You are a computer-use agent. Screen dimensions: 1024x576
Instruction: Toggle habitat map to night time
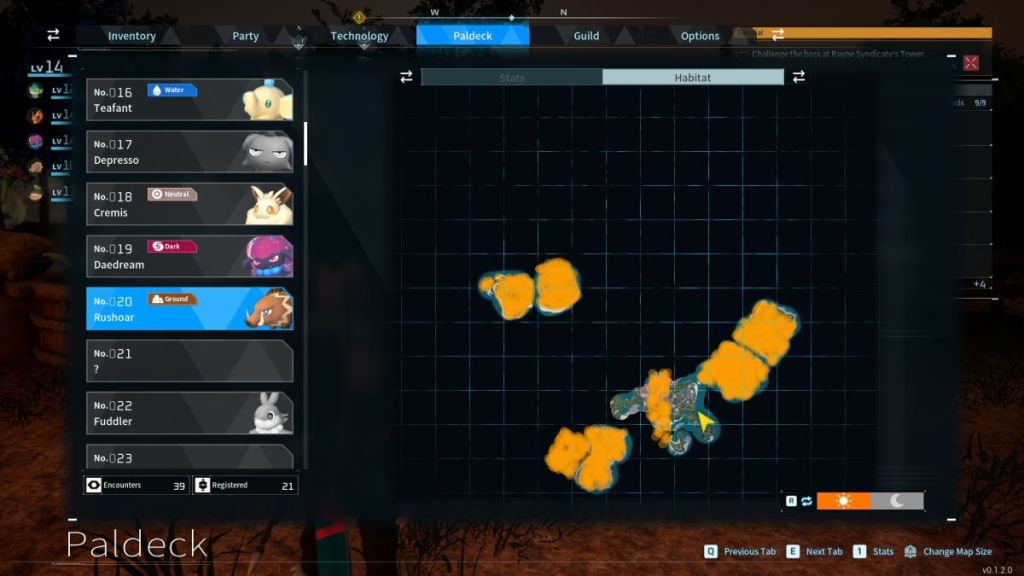pos(897,501)
